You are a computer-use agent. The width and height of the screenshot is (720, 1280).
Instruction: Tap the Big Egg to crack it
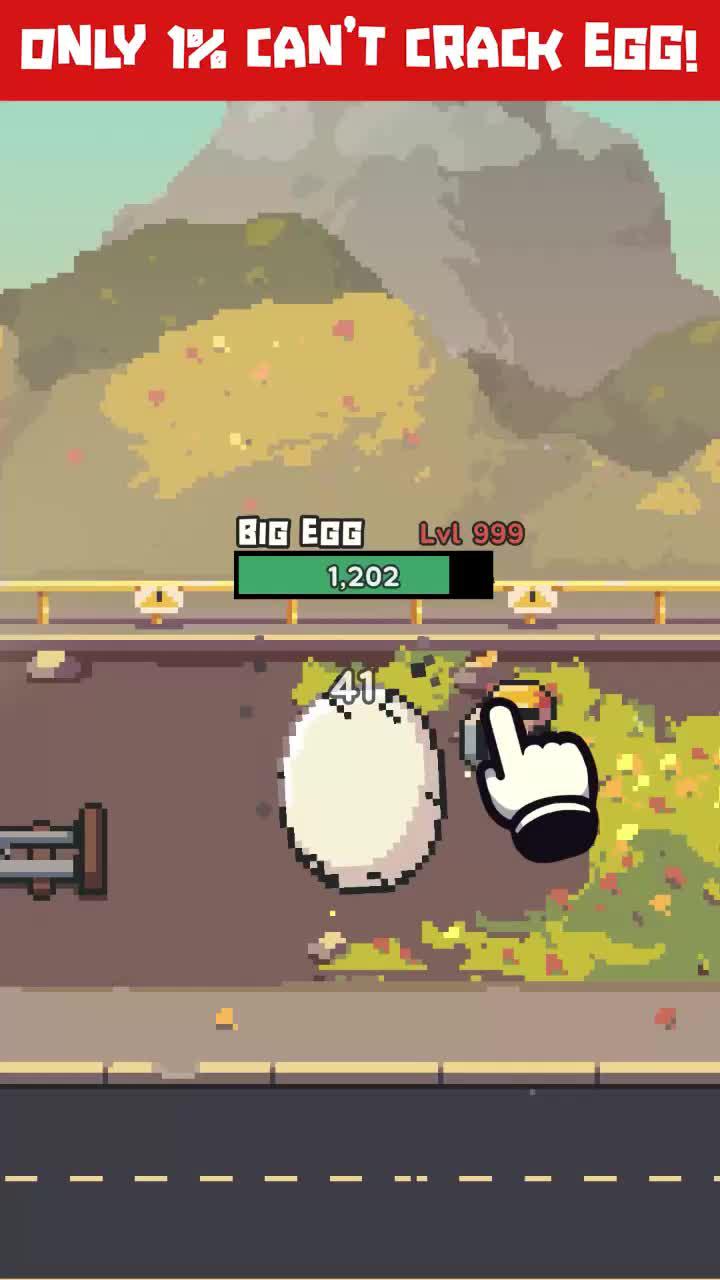pos(360,785)
